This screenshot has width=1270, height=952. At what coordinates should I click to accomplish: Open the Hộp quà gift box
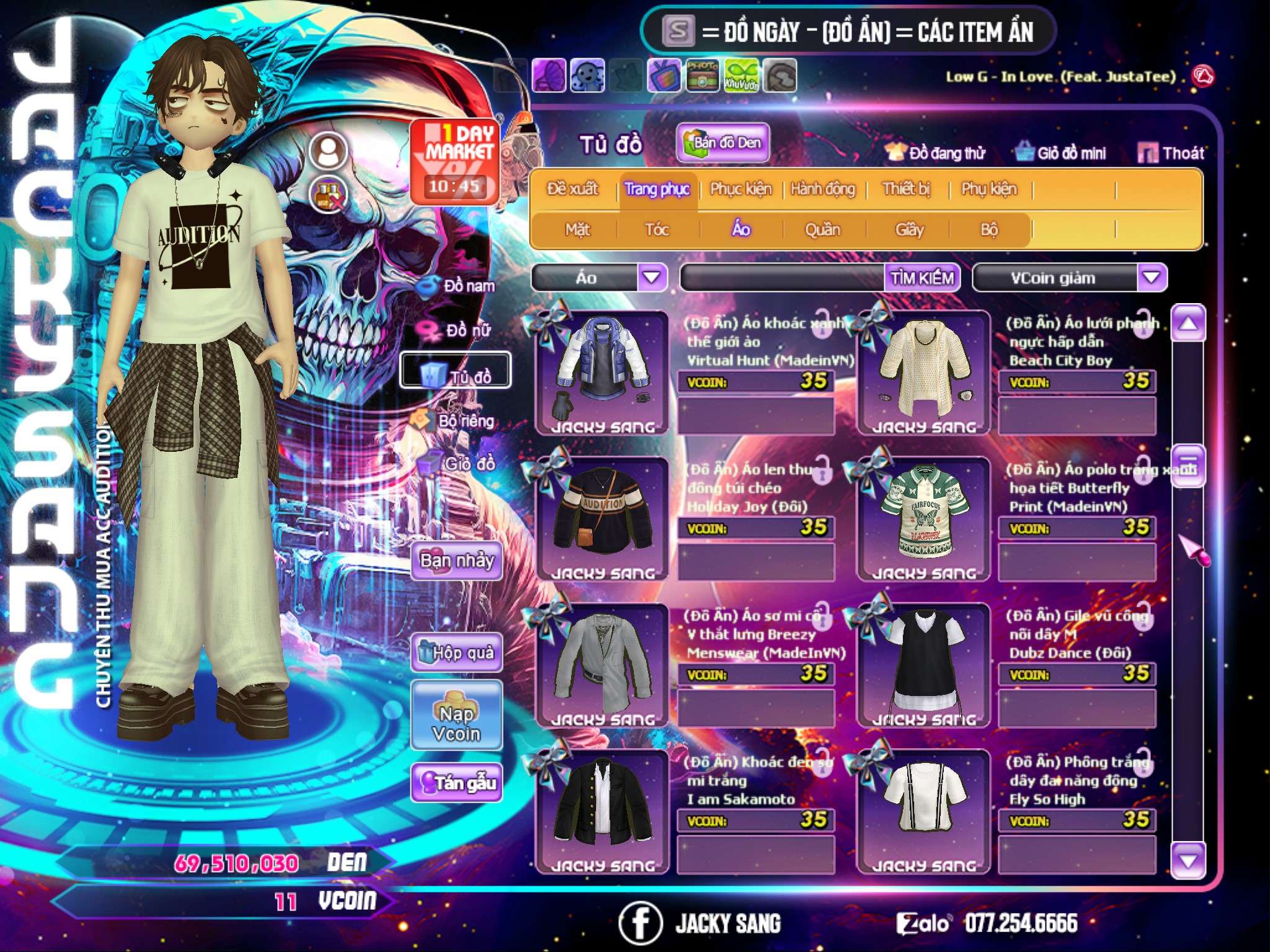click(x=457, y=653)
